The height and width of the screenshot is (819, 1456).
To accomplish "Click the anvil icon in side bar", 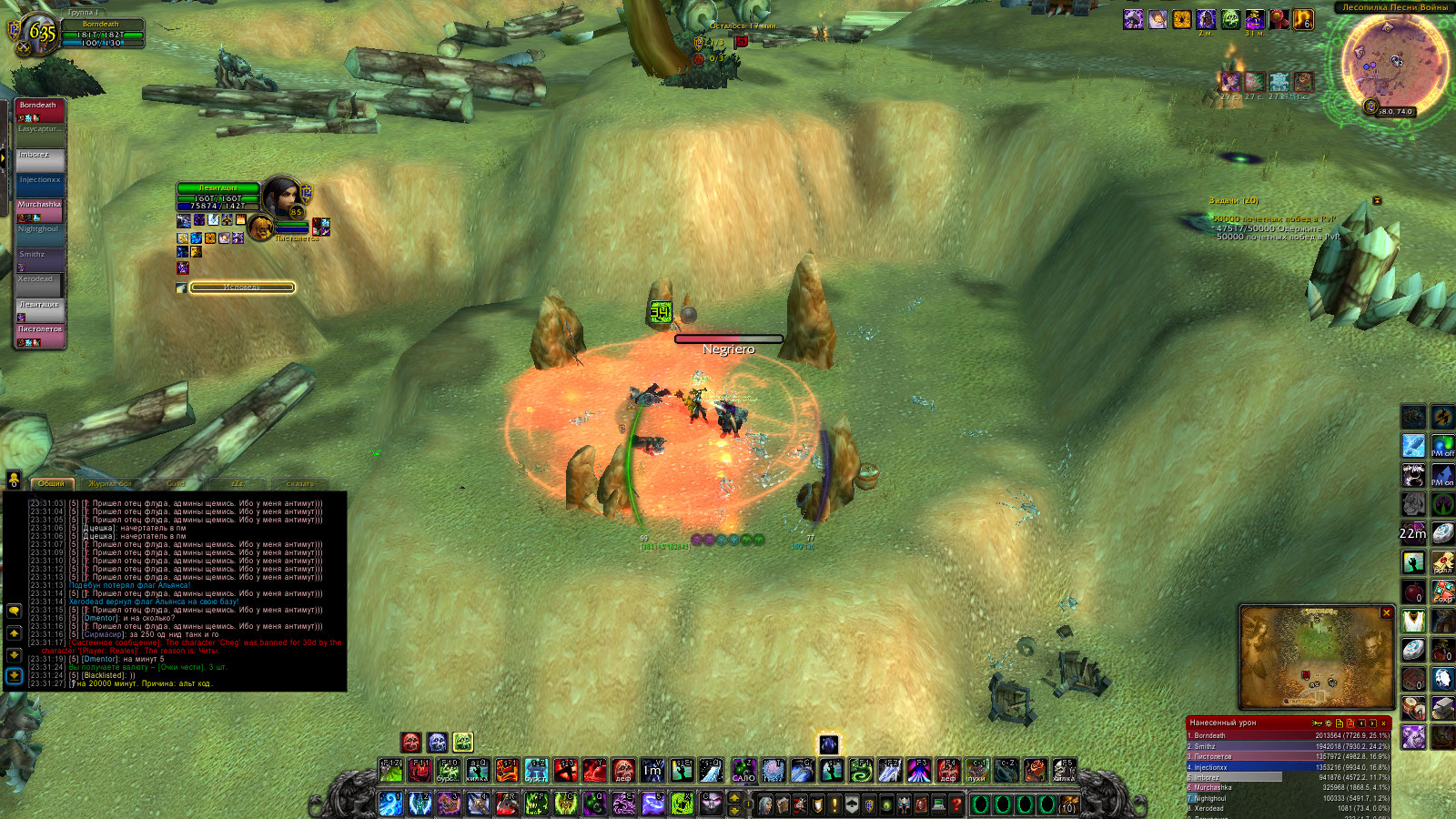I will click(1442, 708).
